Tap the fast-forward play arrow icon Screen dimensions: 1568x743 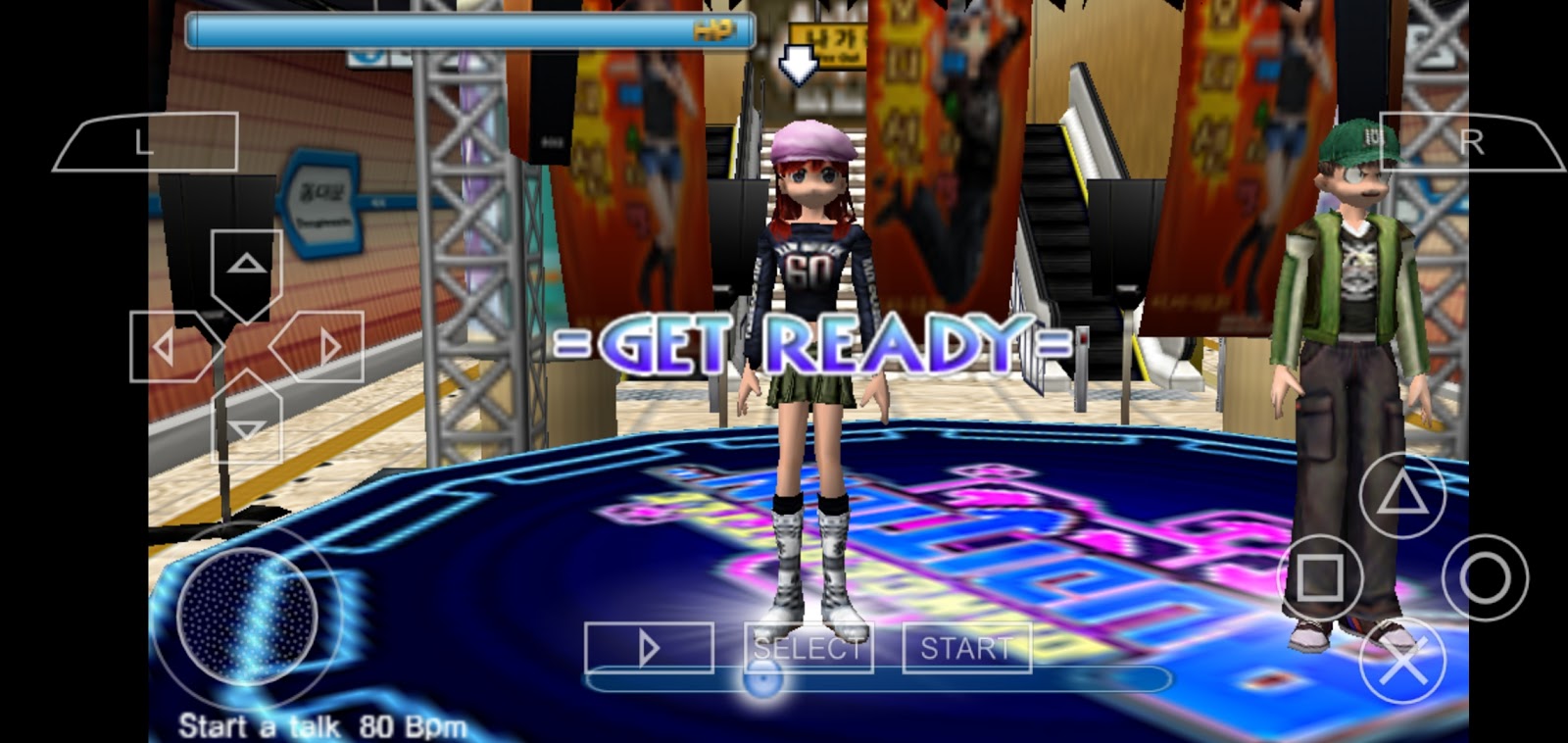(648, 647)
